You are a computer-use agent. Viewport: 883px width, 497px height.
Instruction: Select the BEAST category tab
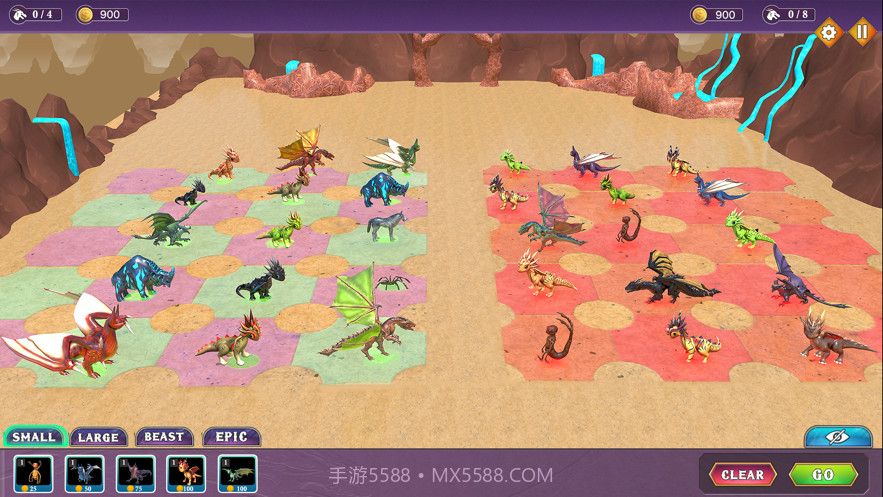click(164, 437)
